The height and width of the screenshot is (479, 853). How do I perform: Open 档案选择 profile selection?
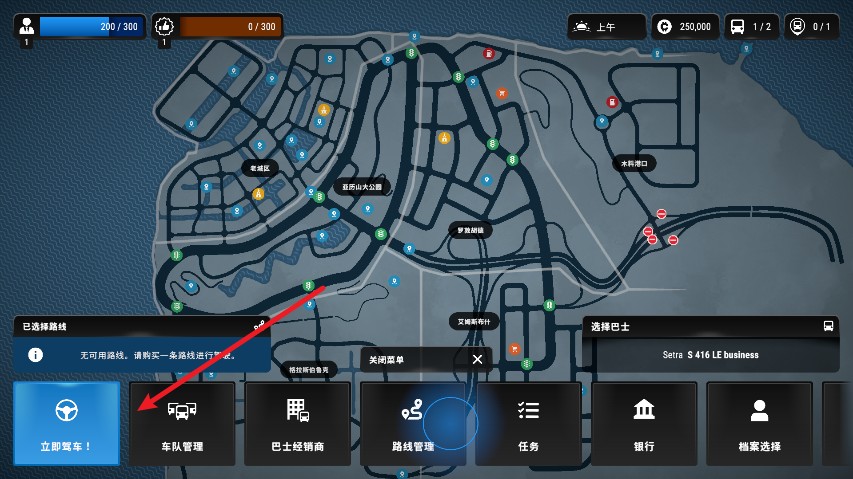(x=759, y=423)
